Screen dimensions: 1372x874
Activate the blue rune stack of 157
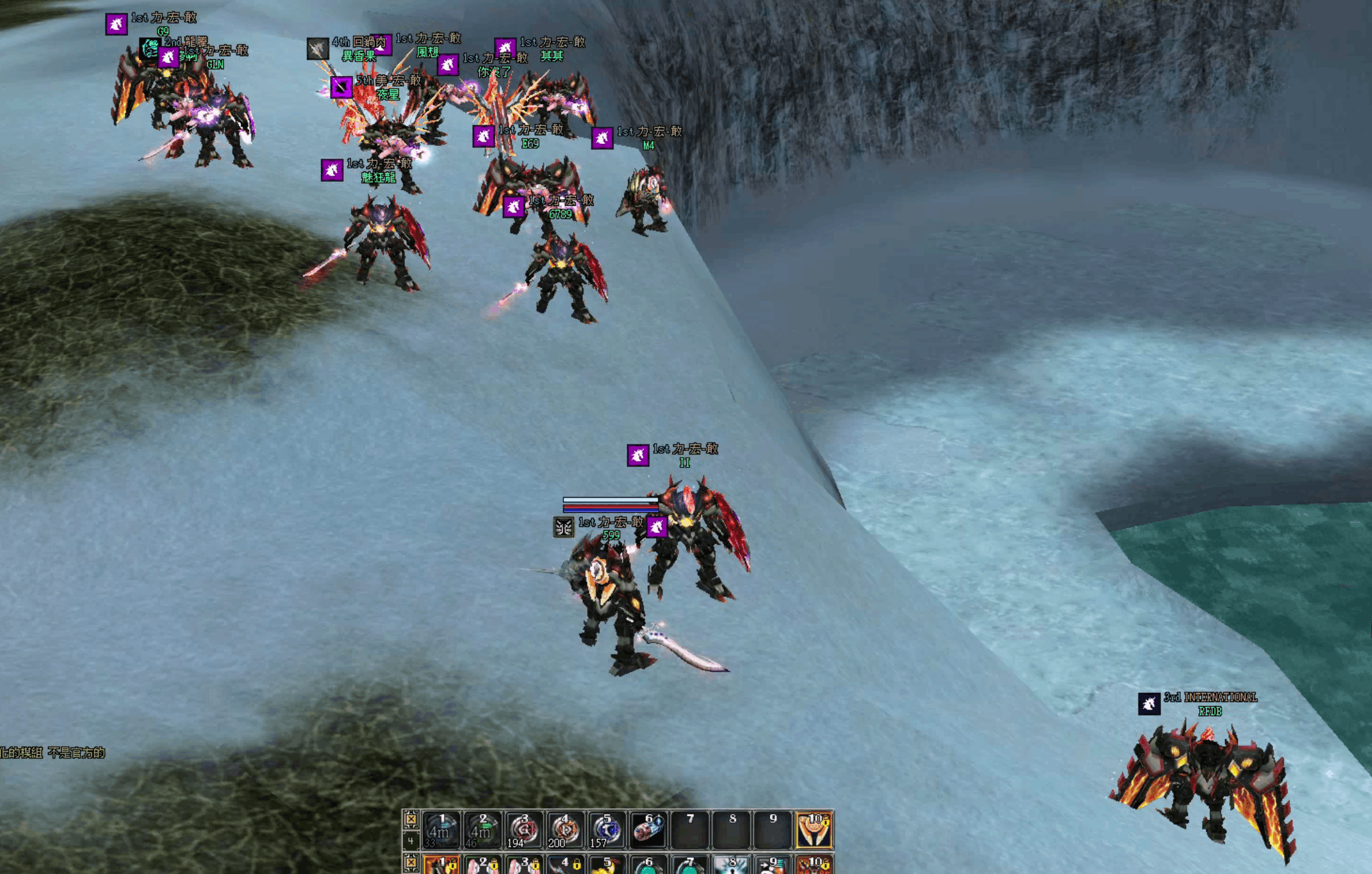tap(606, 830)
